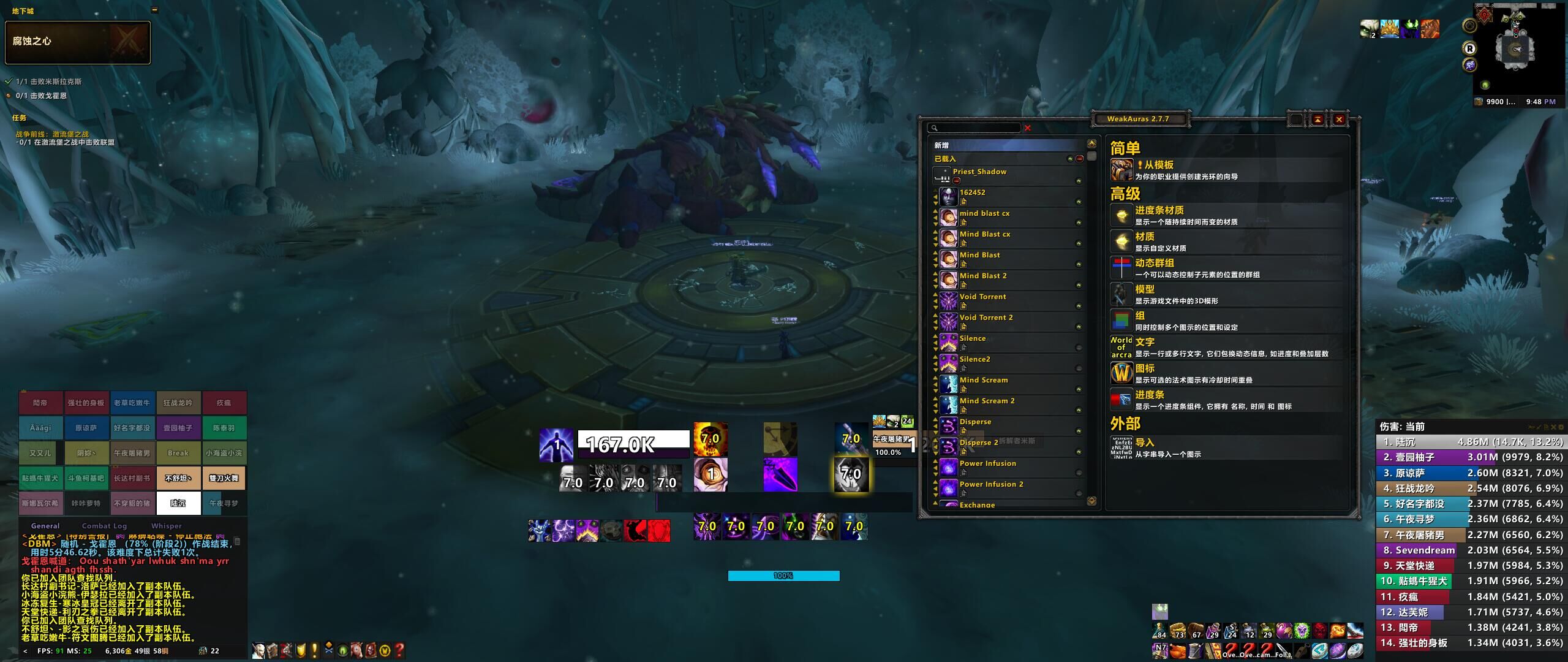1568x662 pixels.
Task: Toggle loading for the Priest_Shadow group
Action: click(x=957, y=180)
